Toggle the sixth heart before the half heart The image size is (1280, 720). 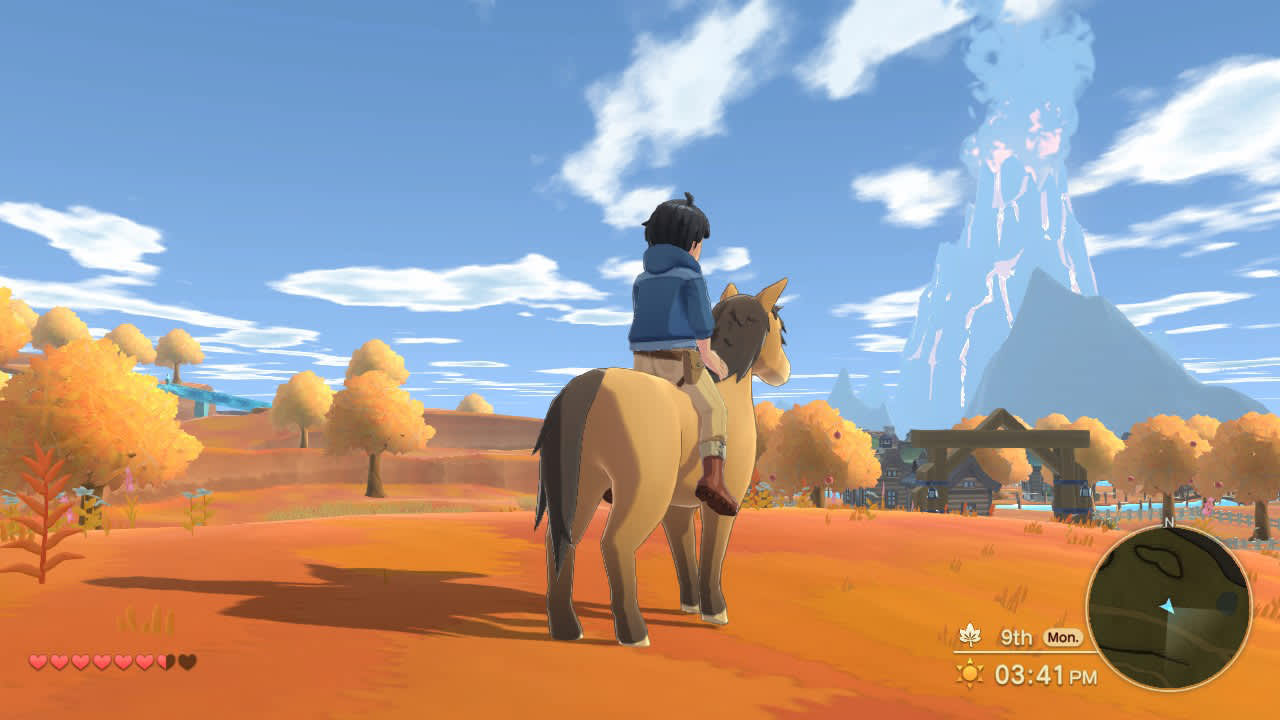(144, 661)
